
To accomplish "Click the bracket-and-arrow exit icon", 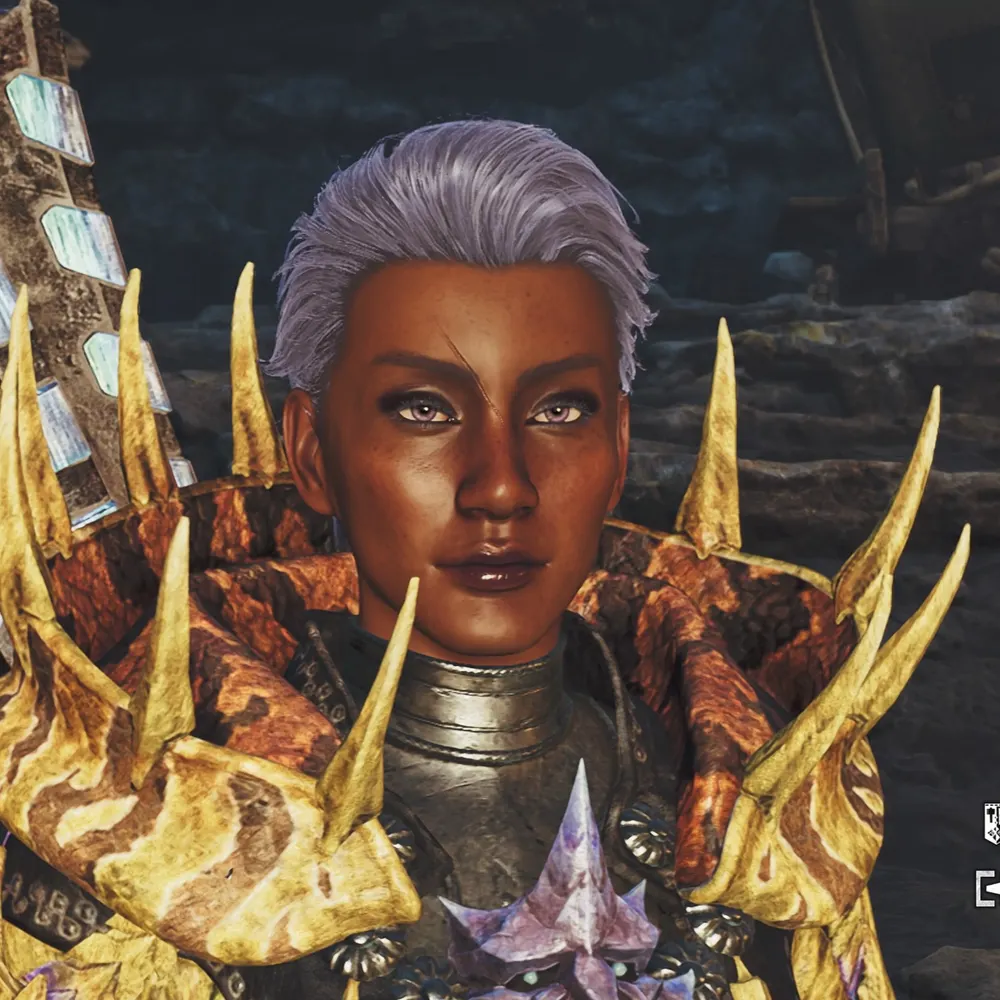I will point(988,887).
